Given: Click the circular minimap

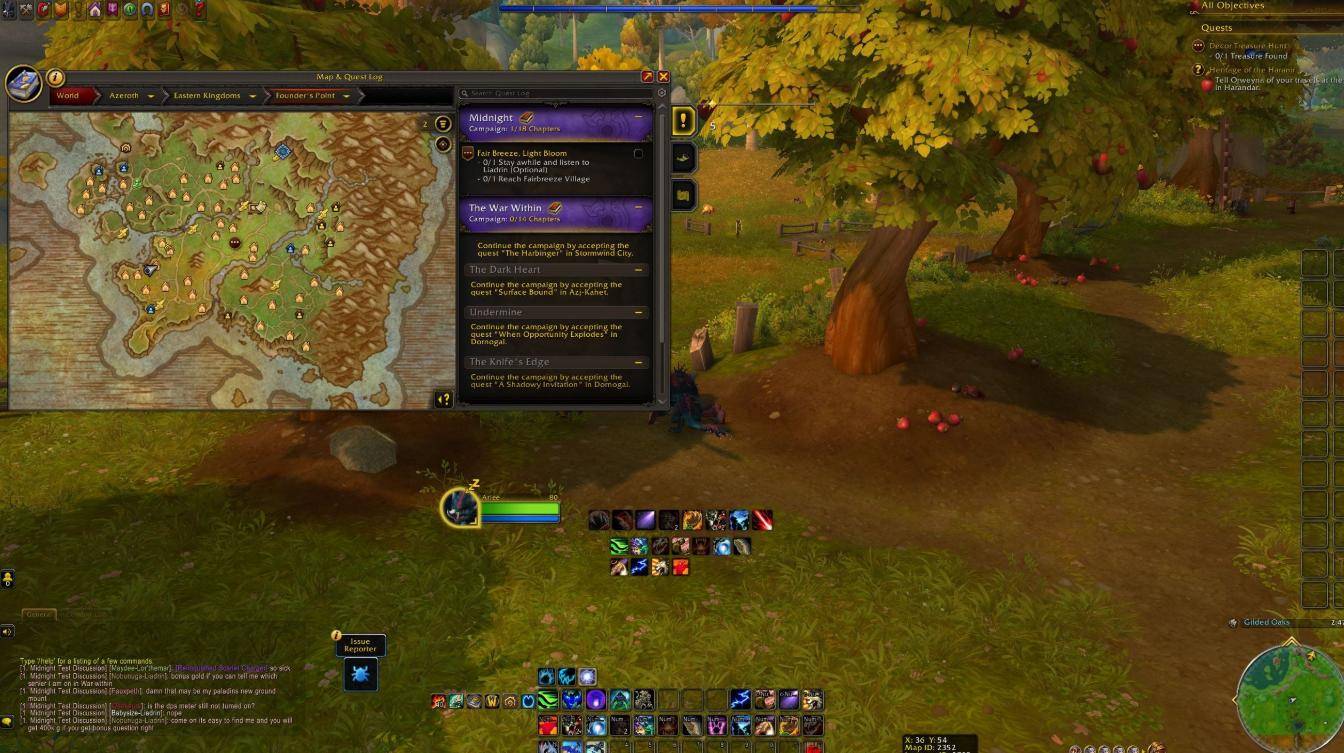Looking at the screenshot, I should [x=1288, y=693].
